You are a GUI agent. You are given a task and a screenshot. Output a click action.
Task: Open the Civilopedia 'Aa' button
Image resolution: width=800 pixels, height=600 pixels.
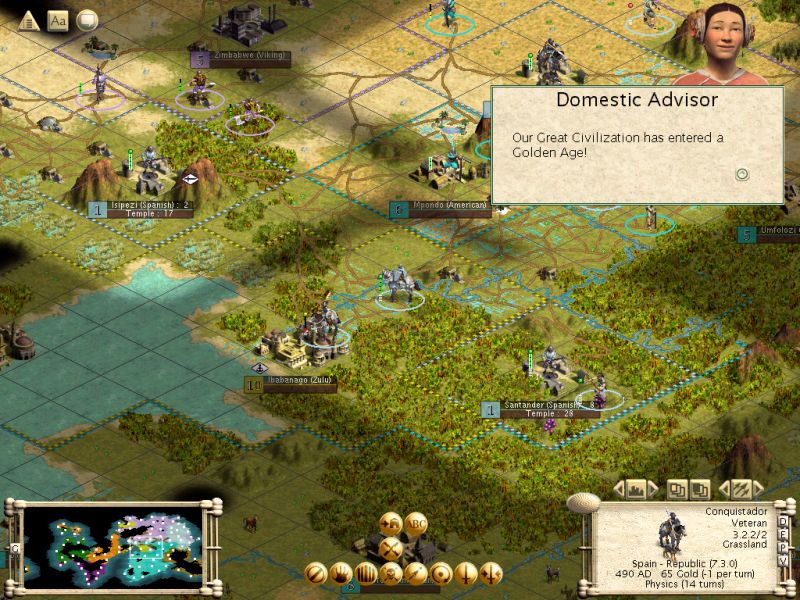(57, 19)
